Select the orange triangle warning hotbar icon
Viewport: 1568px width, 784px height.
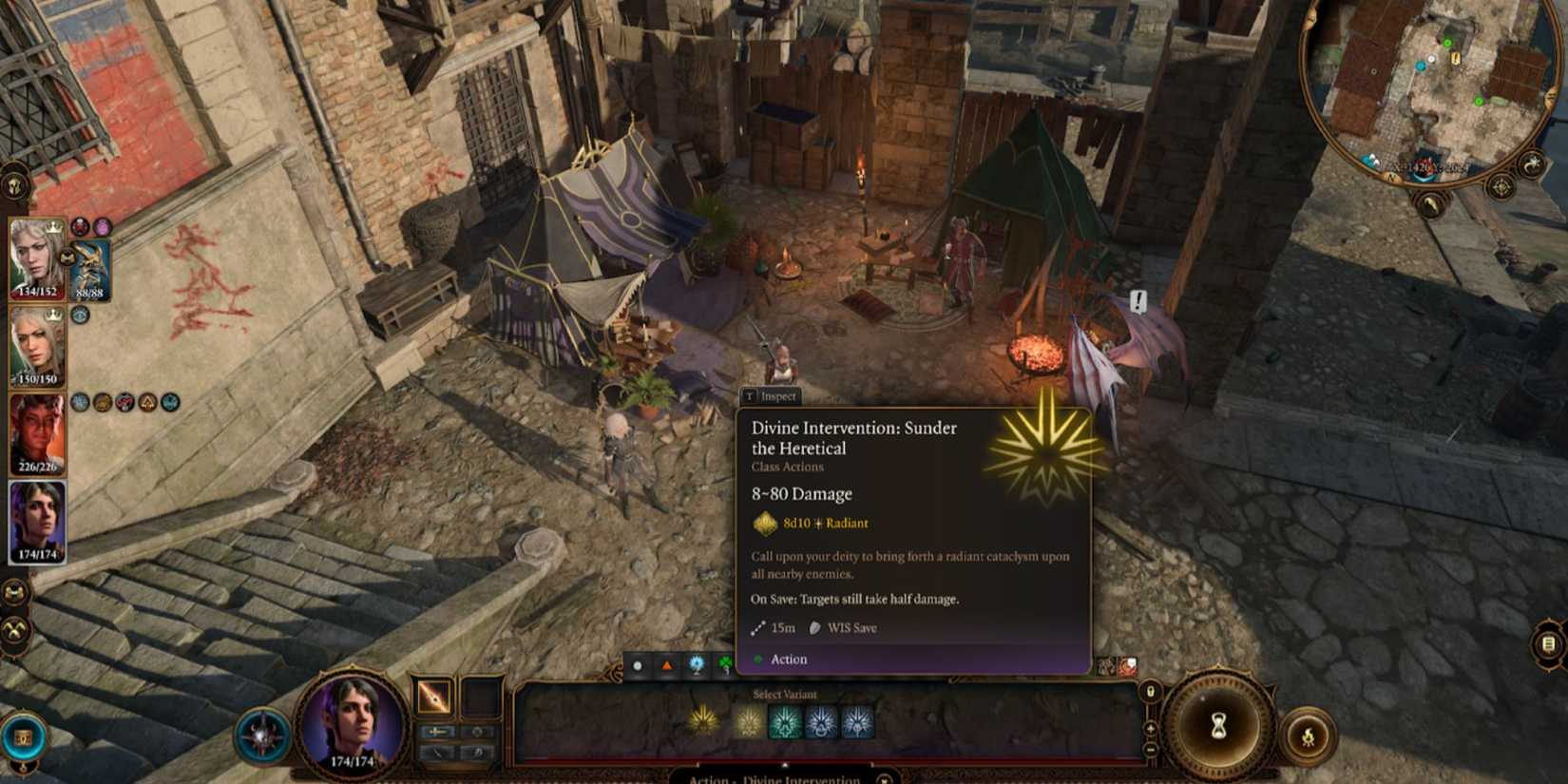point(667,666)
